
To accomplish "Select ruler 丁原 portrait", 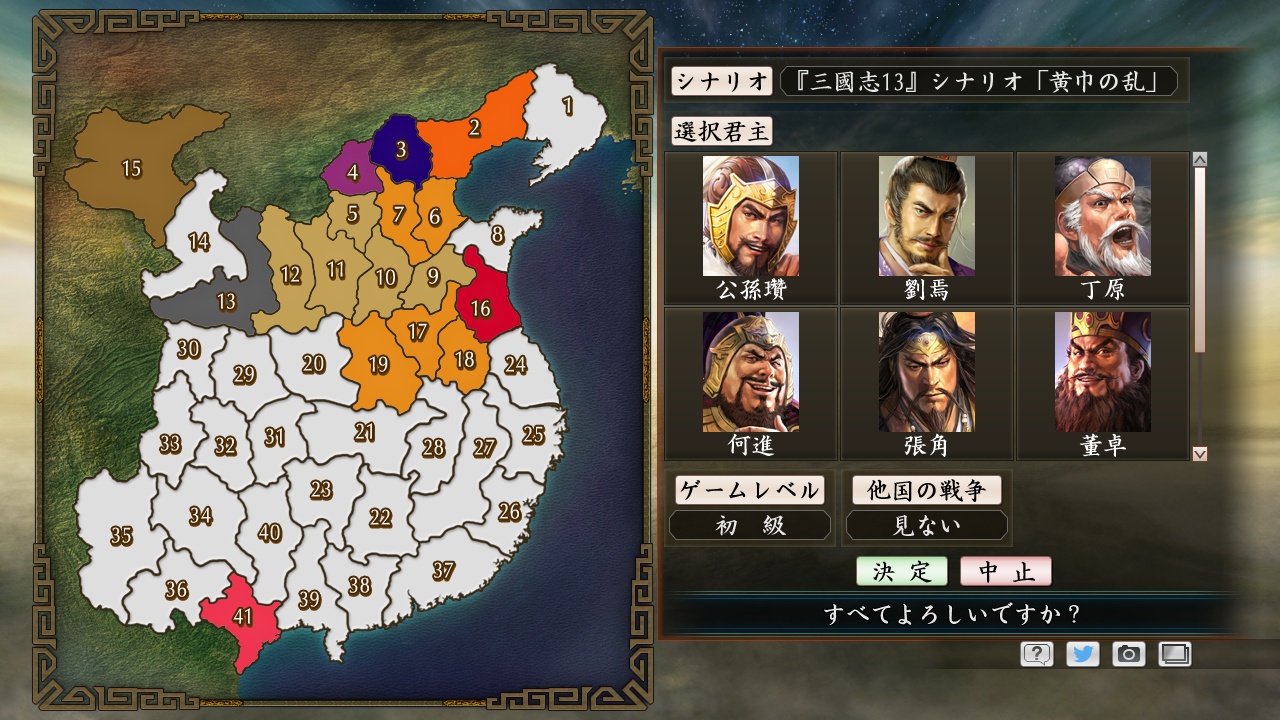I will point(1101,218).
